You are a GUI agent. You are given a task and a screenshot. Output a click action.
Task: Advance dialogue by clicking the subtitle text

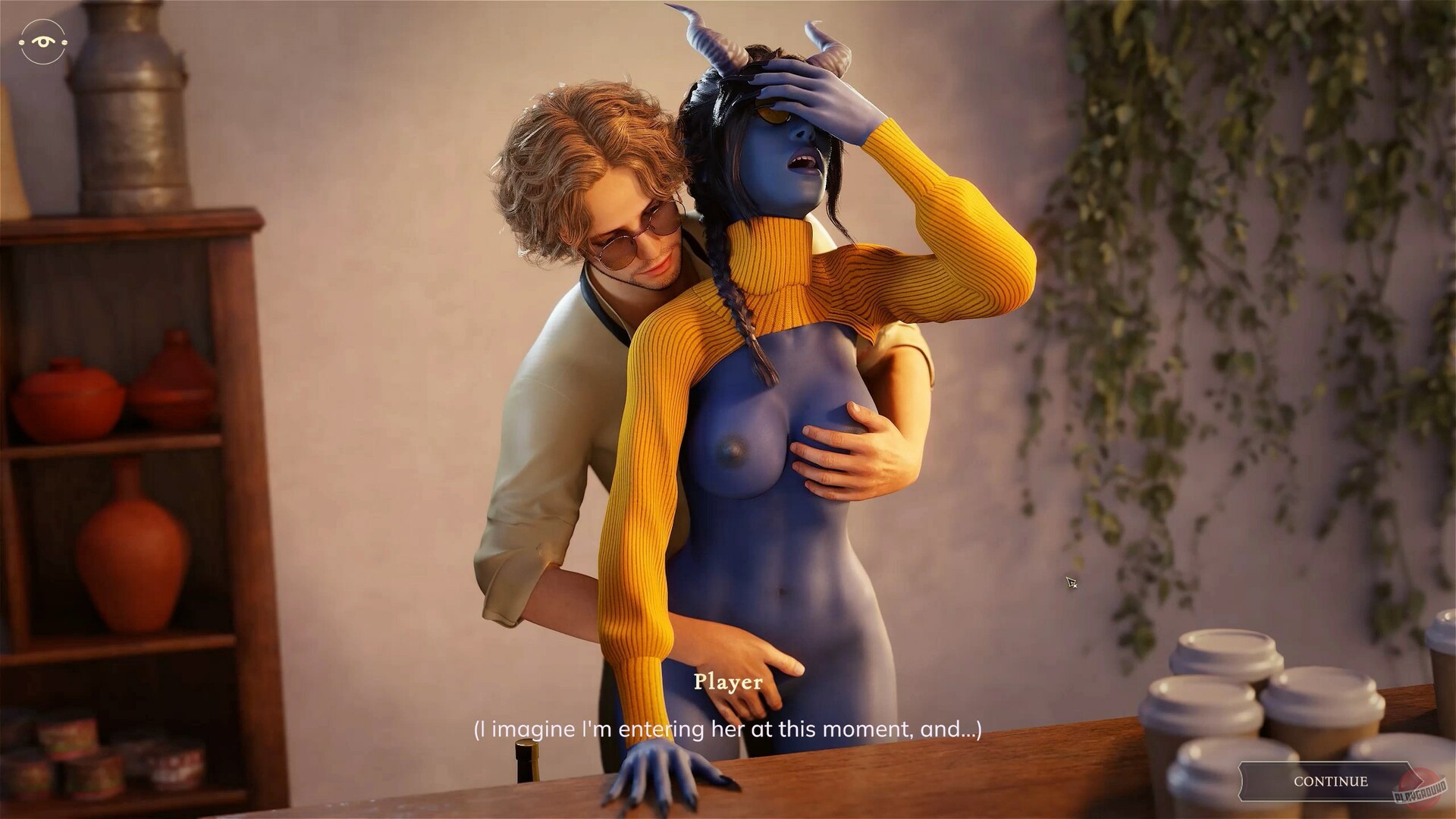coord(728,730)
